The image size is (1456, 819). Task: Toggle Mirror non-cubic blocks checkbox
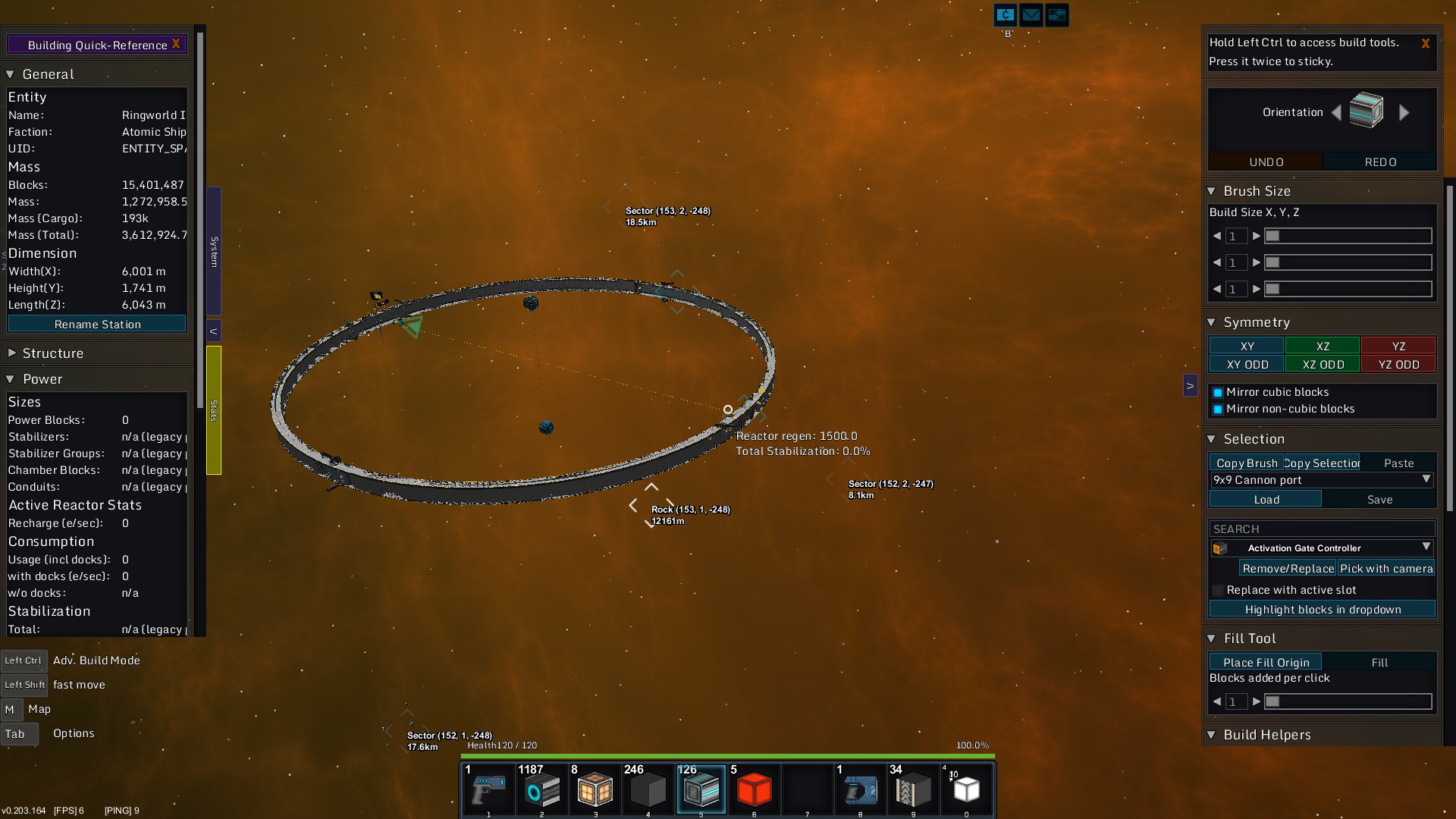pos(1218,409)
